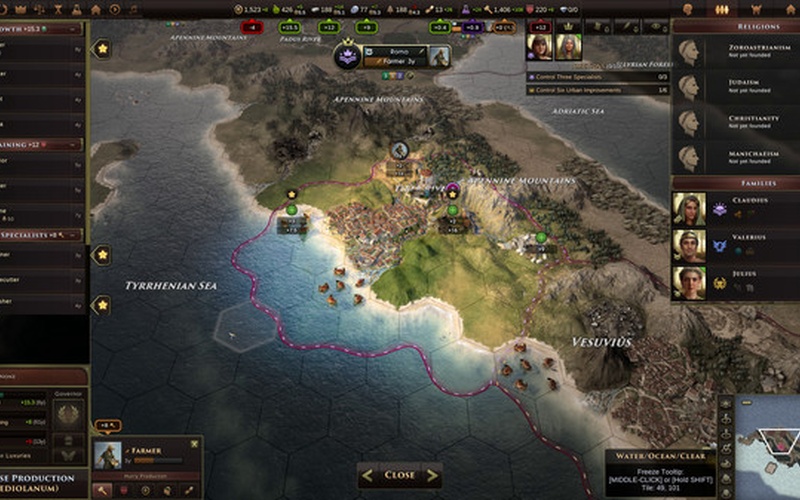Close the city screen
Image resolution: width=800 pixels, height=500 pixels.
[x=400, y=475]
